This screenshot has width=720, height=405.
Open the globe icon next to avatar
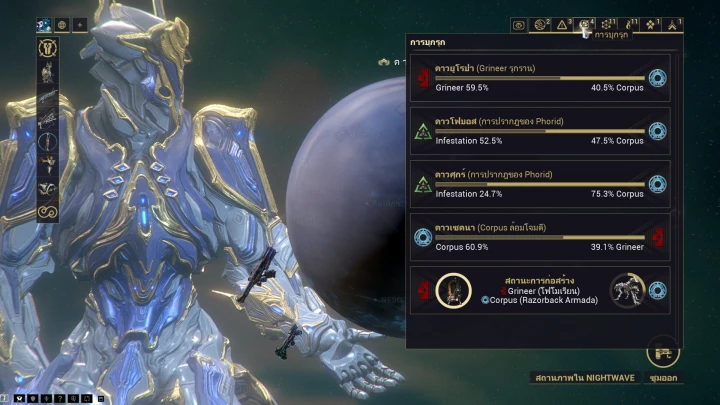tap(63, 24)
